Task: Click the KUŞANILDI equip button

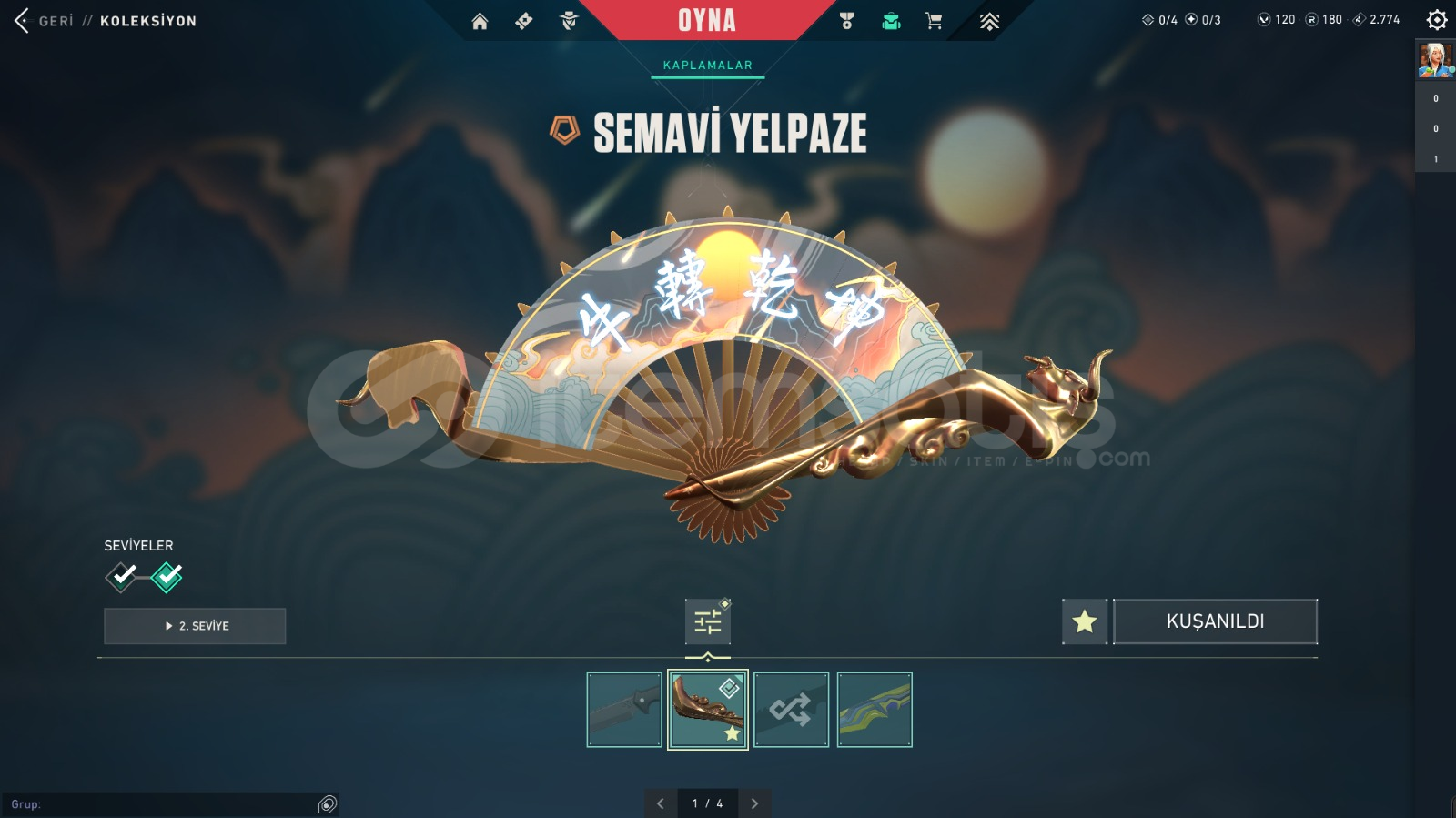Action: tap(1215, 621)
